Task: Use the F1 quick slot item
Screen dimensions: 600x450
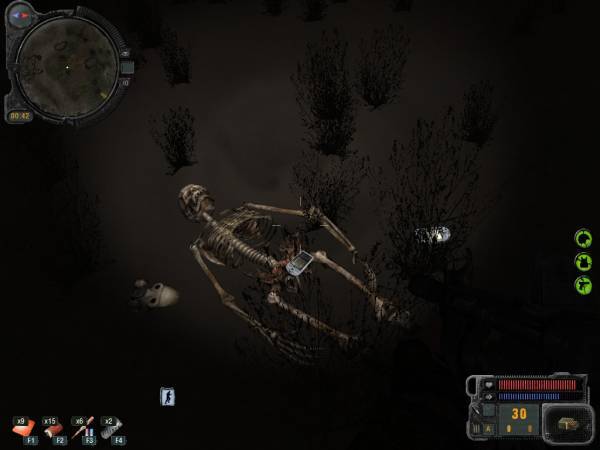Action: [x=24, y=427]
